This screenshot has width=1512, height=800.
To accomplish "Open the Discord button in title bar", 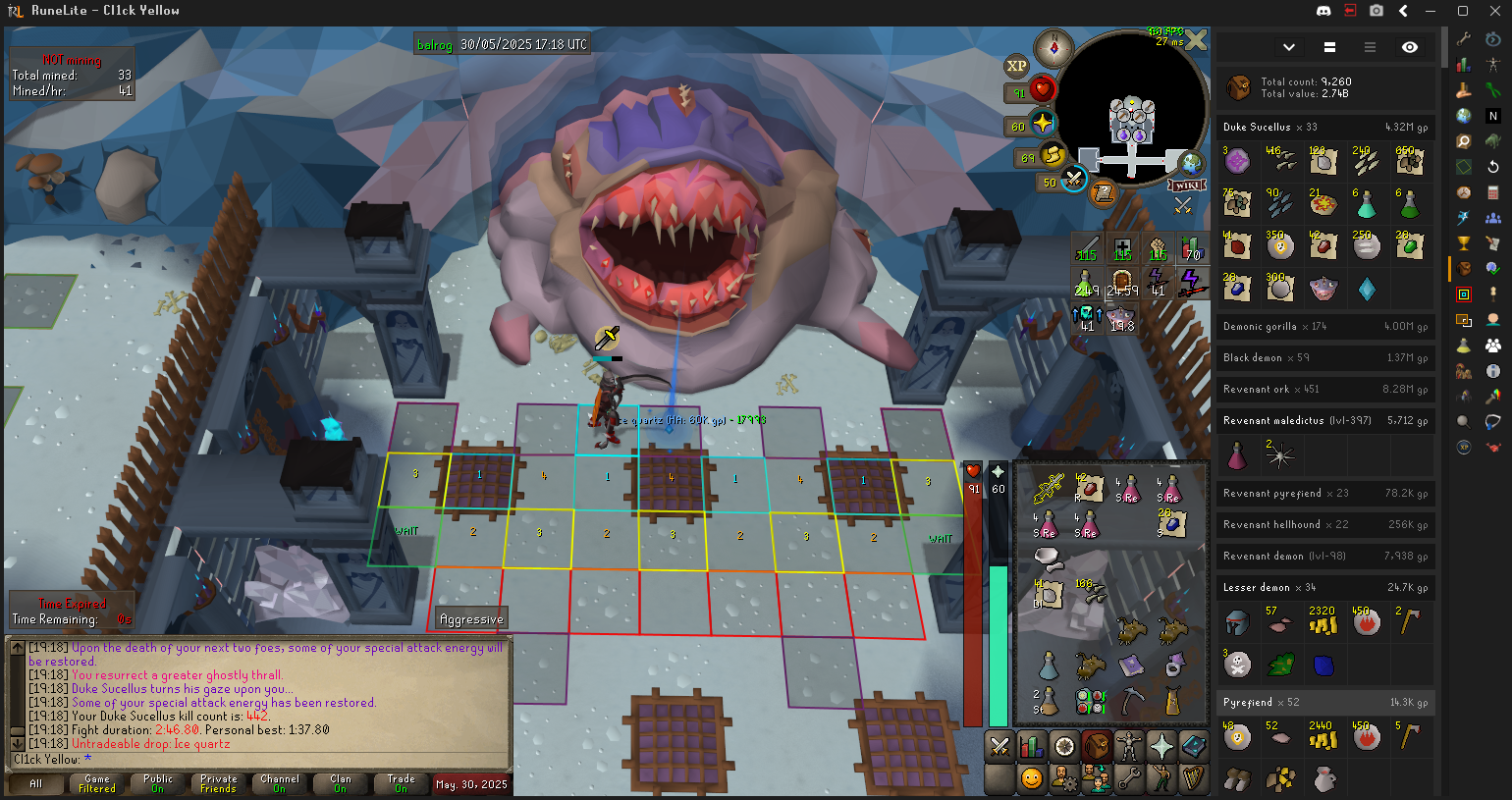I will 1323,11.
